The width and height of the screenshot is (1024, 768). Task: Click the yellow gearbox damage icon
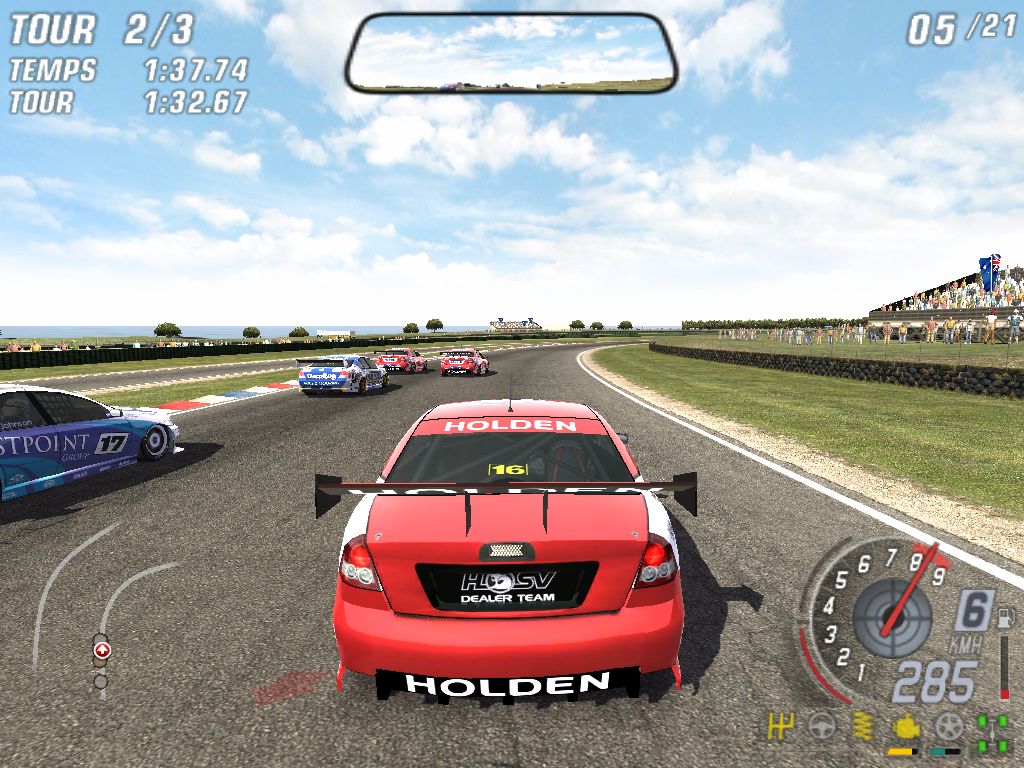[x=780, y=726]
